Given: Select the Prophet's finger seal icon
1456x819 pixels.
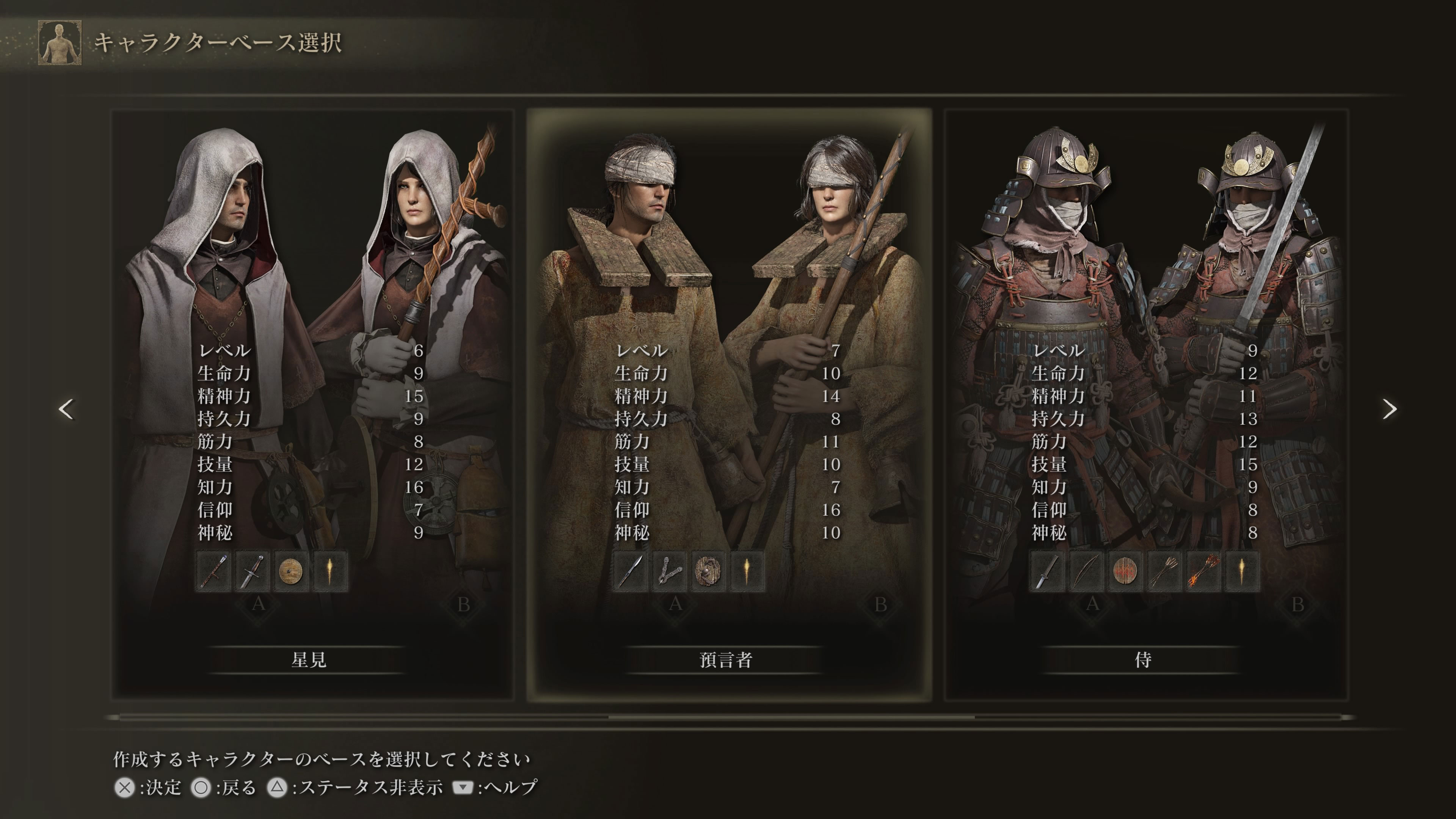Looking at the screenshot, I should pyautogui.click(x=669, y=571).
